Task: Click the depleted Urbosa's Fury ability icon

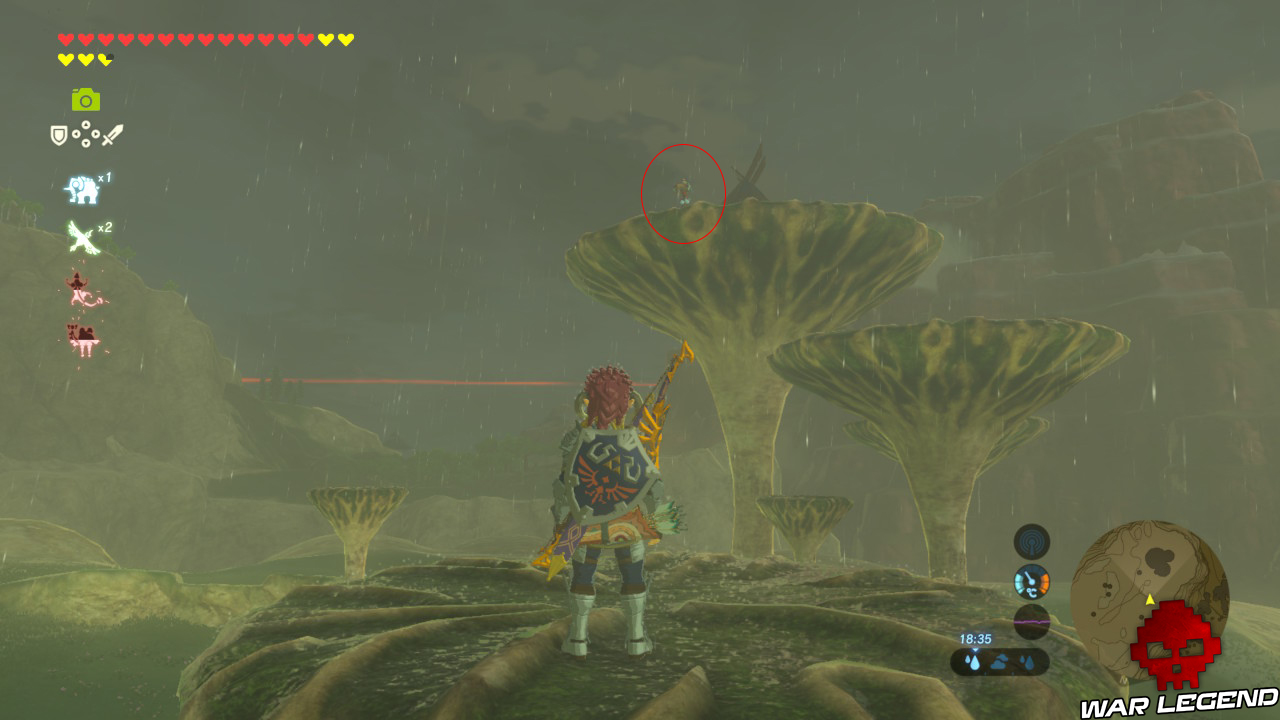Action: [80, 290]
